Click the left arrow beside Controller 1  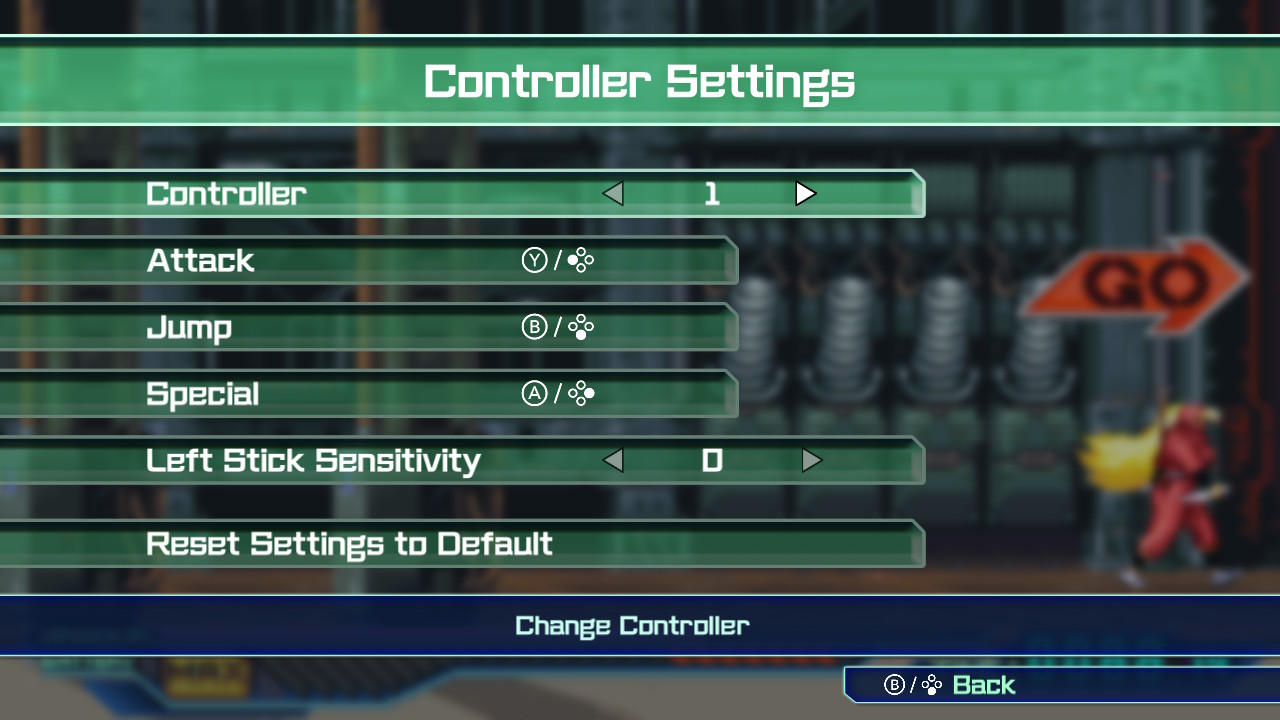pos(613,194)
